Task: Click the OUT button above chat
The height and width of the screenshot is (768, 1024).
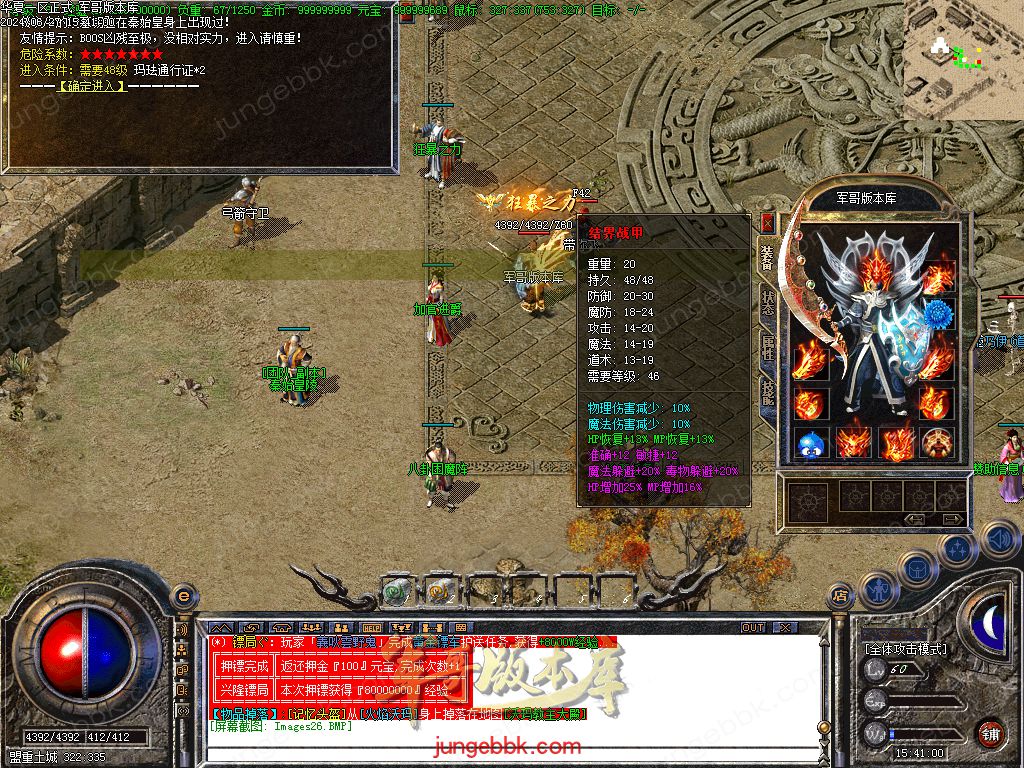Action: [x=753, y=628]
